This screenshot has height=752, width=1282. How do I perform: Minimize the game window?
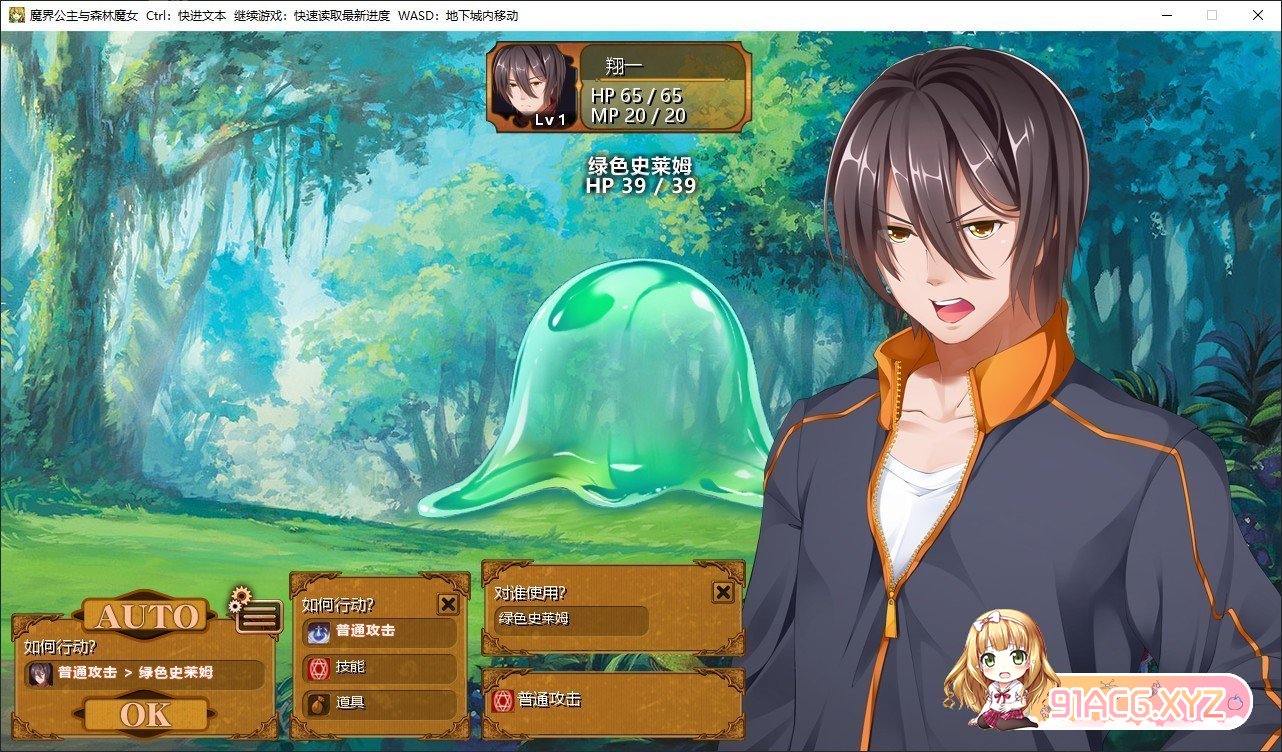click(x=1166, y=15)
